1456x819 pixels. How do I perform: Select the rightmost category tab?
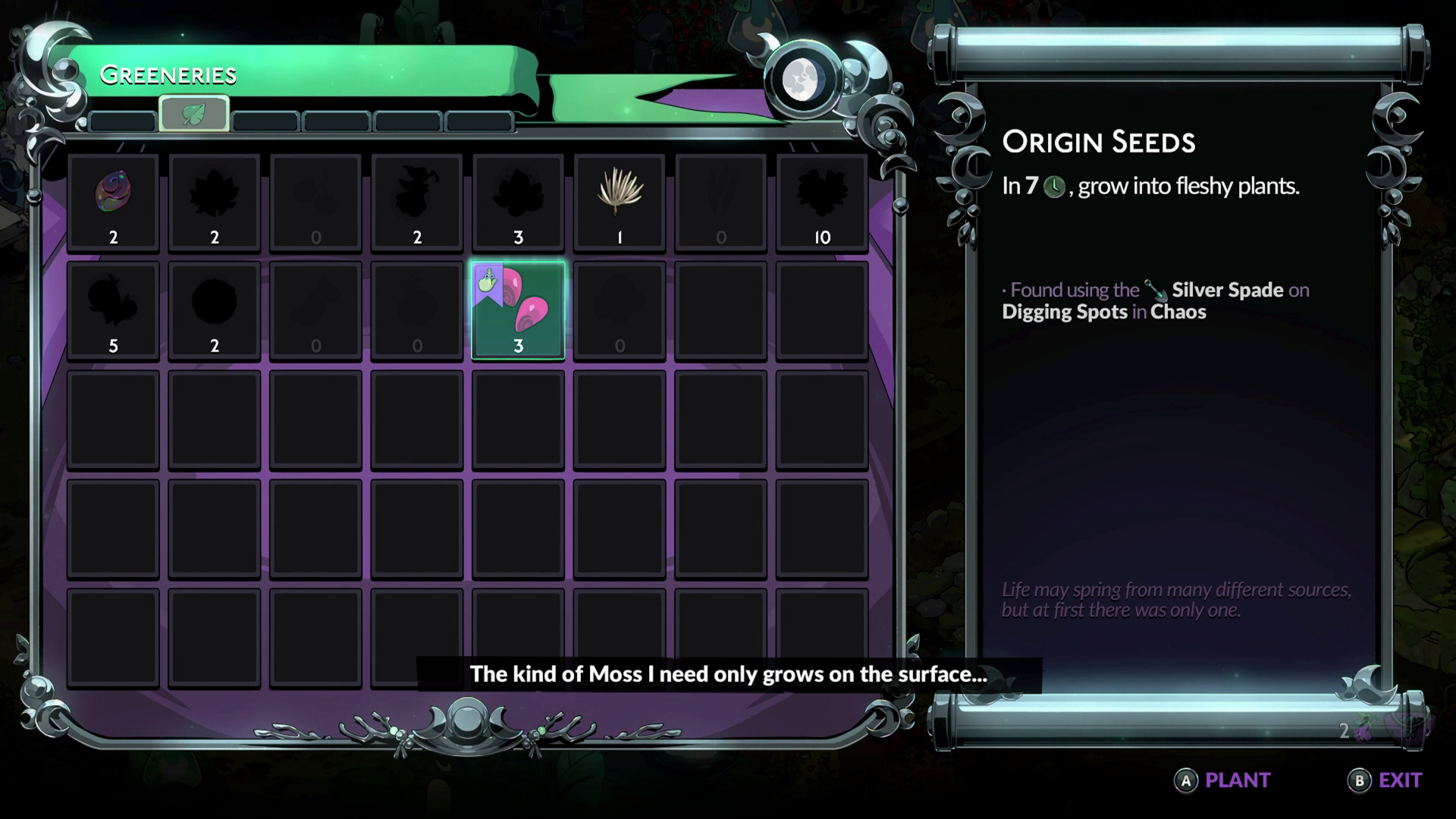pos(479,121)
